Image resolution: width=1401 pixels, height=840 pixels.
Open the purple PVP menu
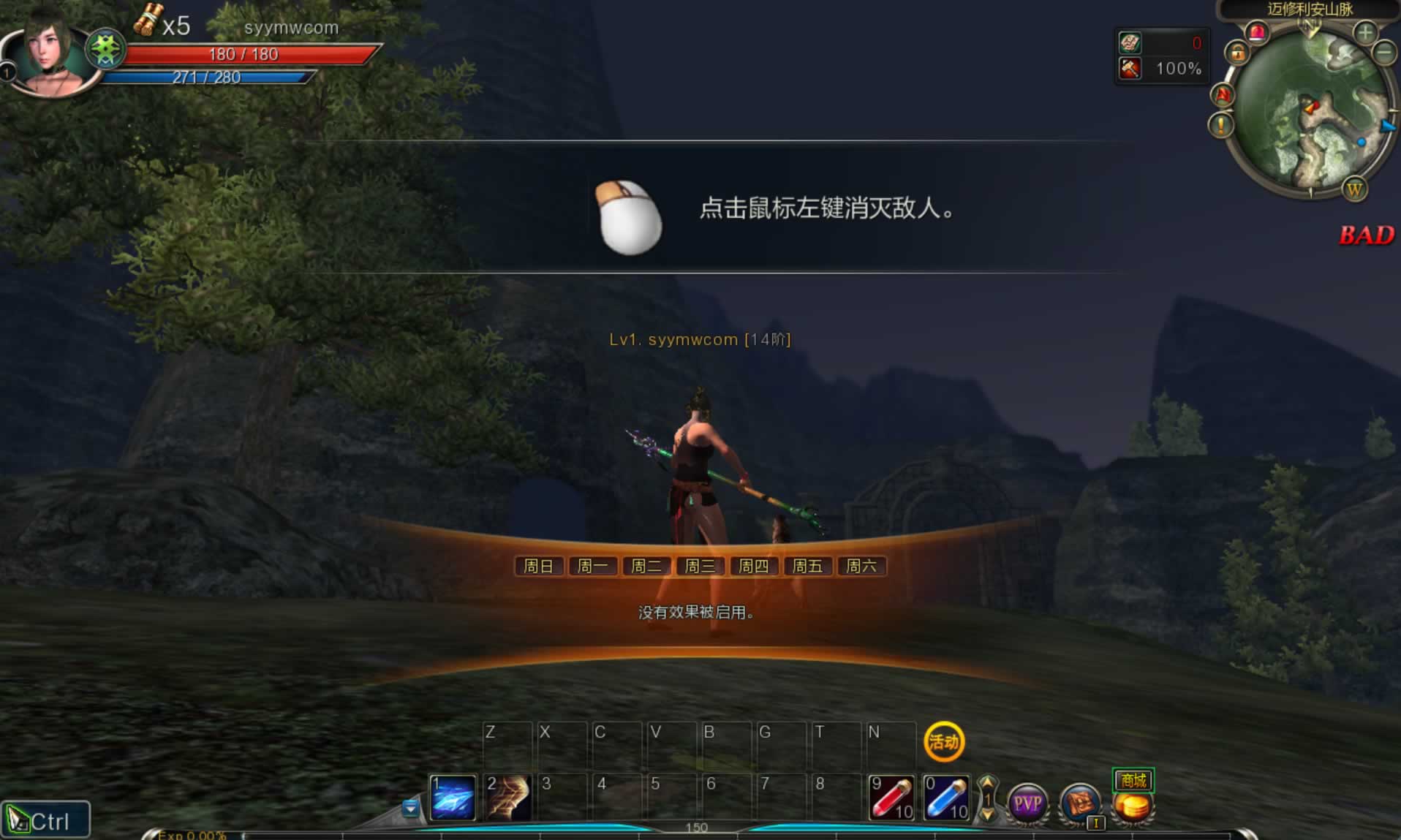[1027, 804]
